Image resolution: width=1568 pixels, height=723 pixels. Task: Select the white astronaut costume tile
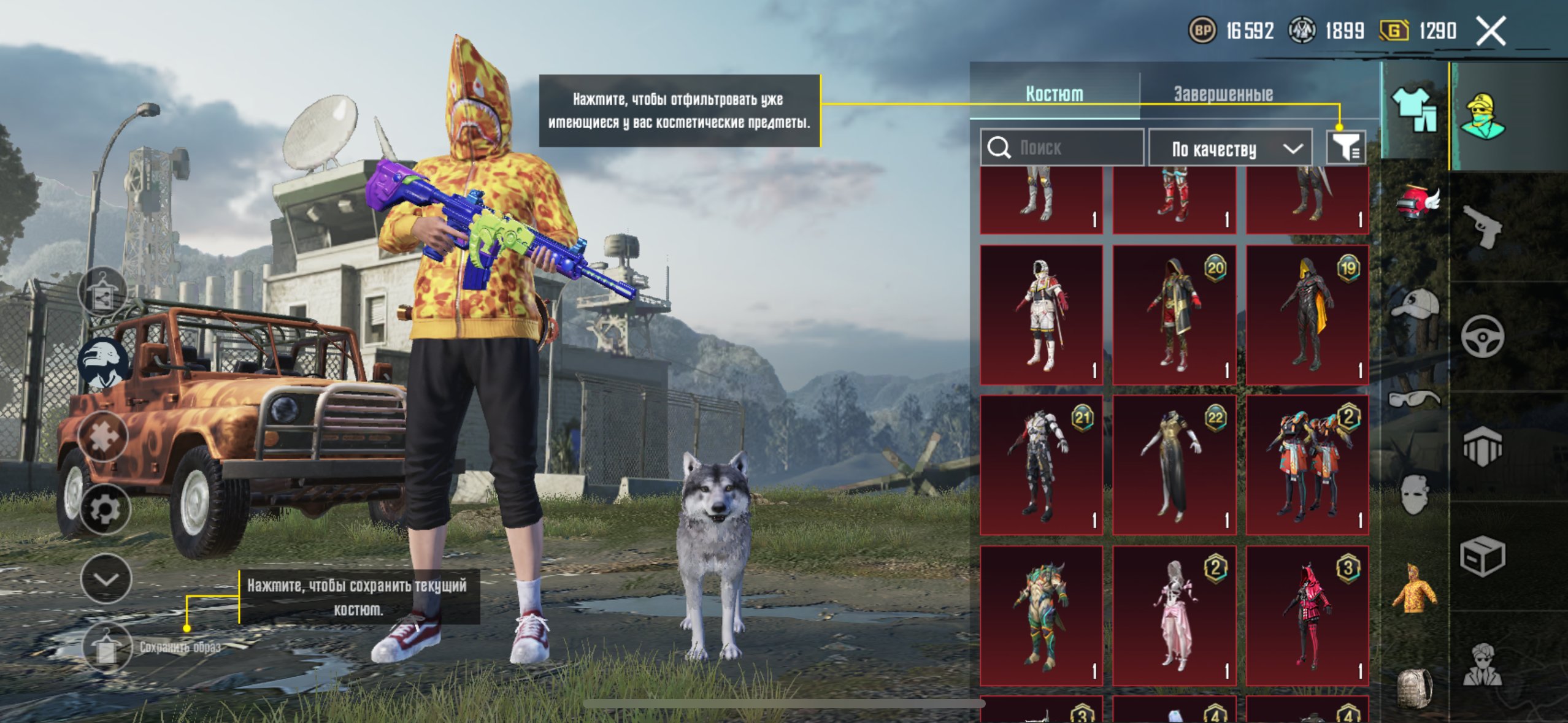[1042, 315]
